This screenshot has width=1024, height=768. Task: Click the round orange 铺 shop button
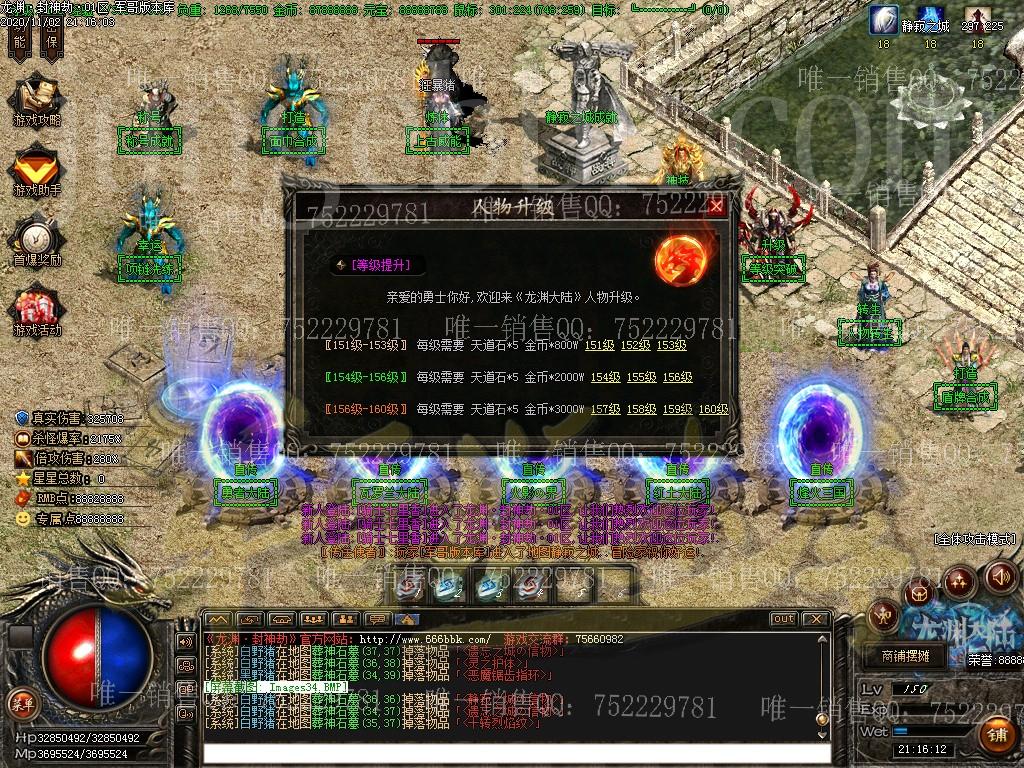[996, 737]
